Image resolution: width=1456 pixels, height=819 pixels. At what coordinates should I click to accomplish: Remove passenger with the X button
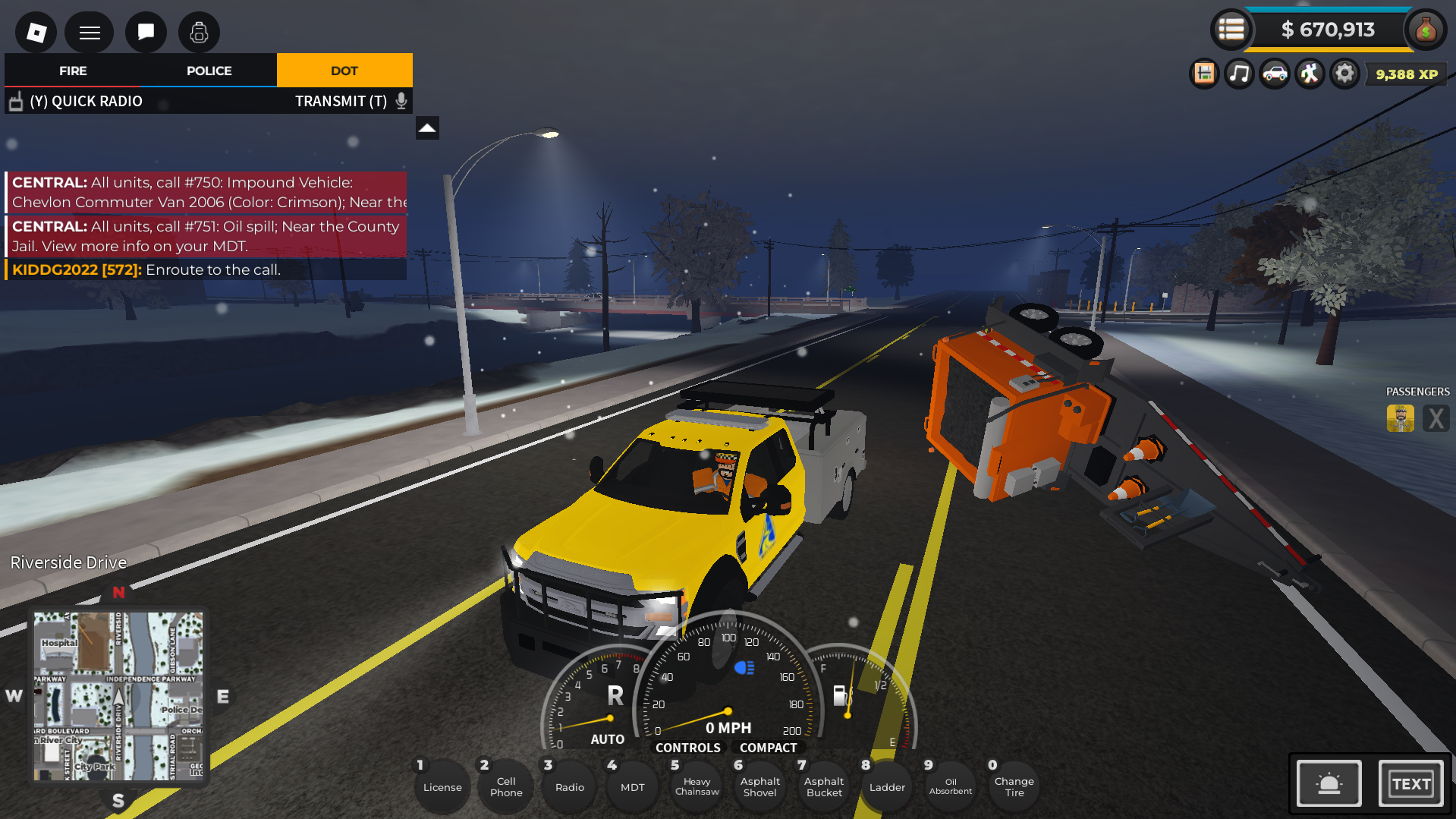[x=1436, y=418]
